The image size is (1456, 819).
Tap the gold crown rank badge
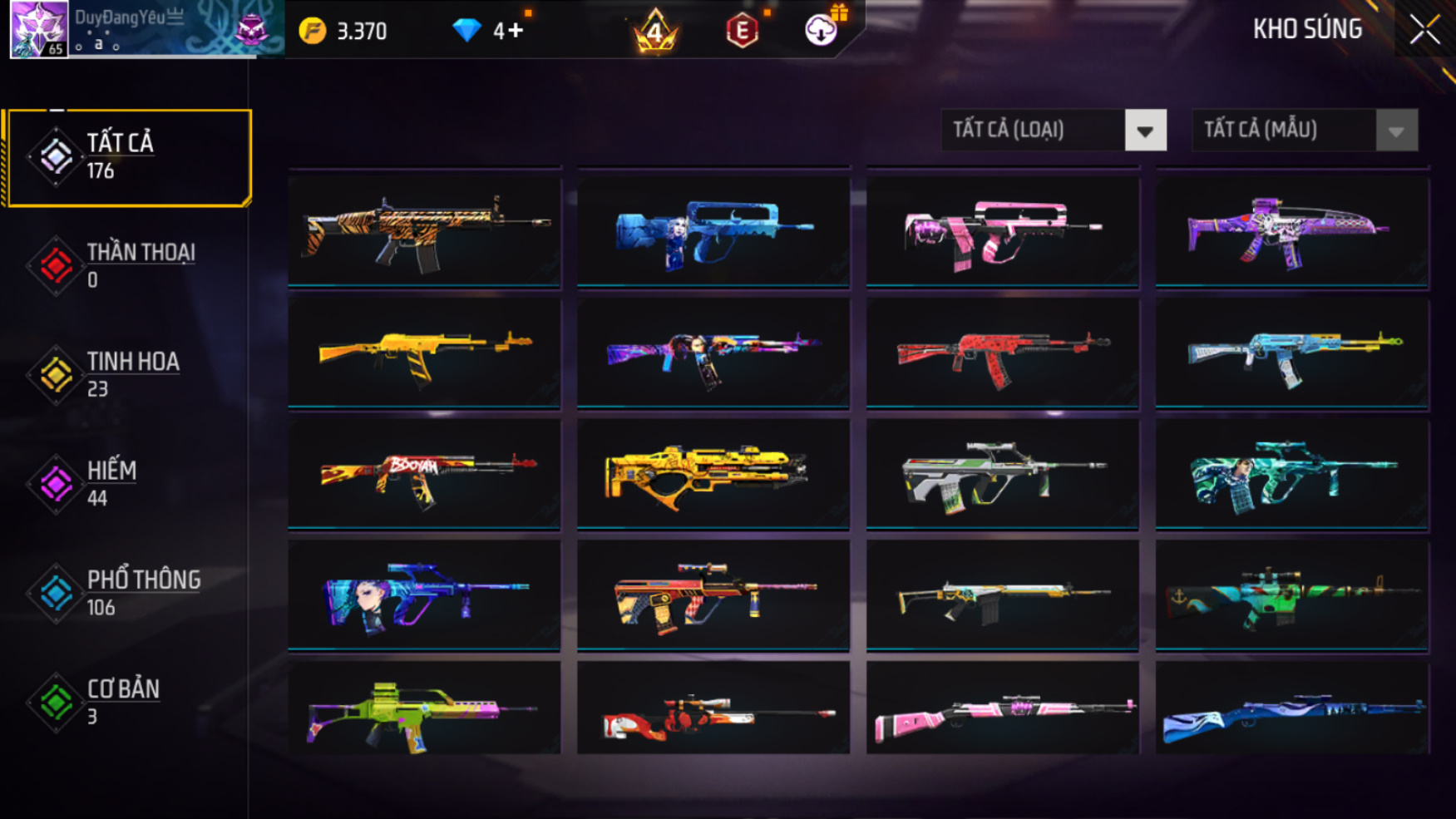tap(655, 31)
